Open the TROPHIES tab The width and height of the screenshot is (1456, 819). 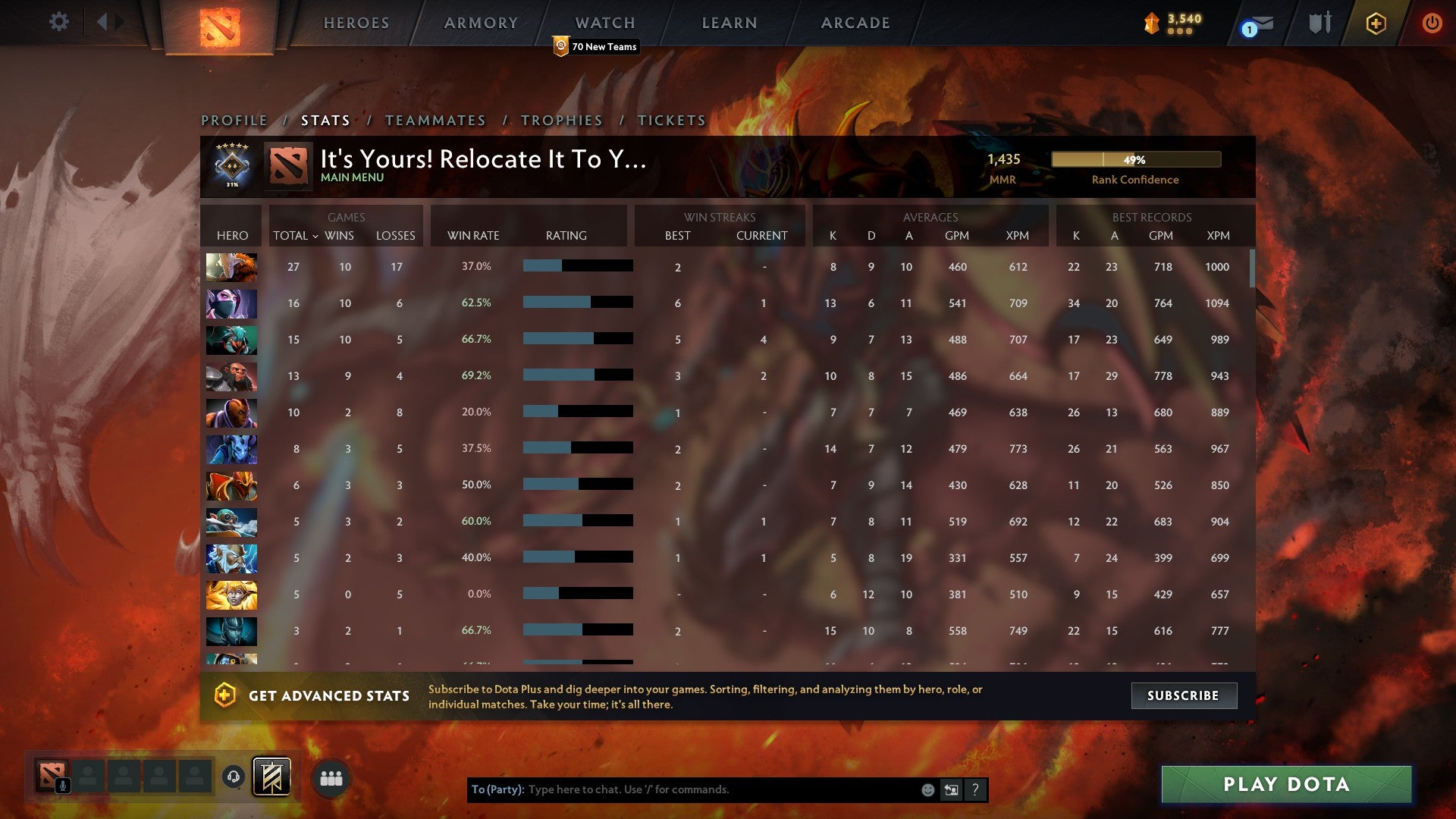(x=561, y=120)
